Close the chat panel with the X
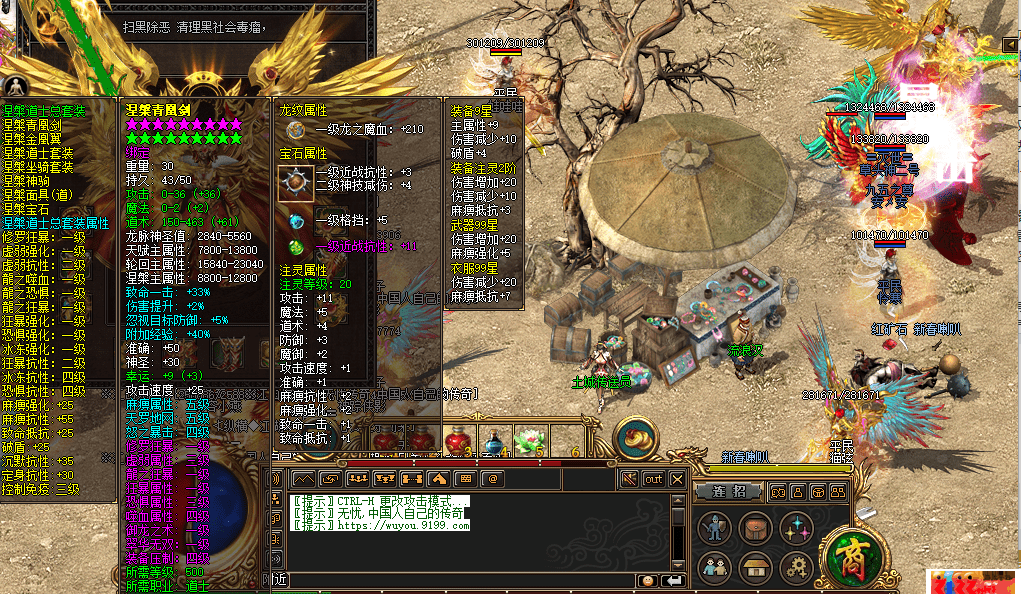 [x=677, y=480]
